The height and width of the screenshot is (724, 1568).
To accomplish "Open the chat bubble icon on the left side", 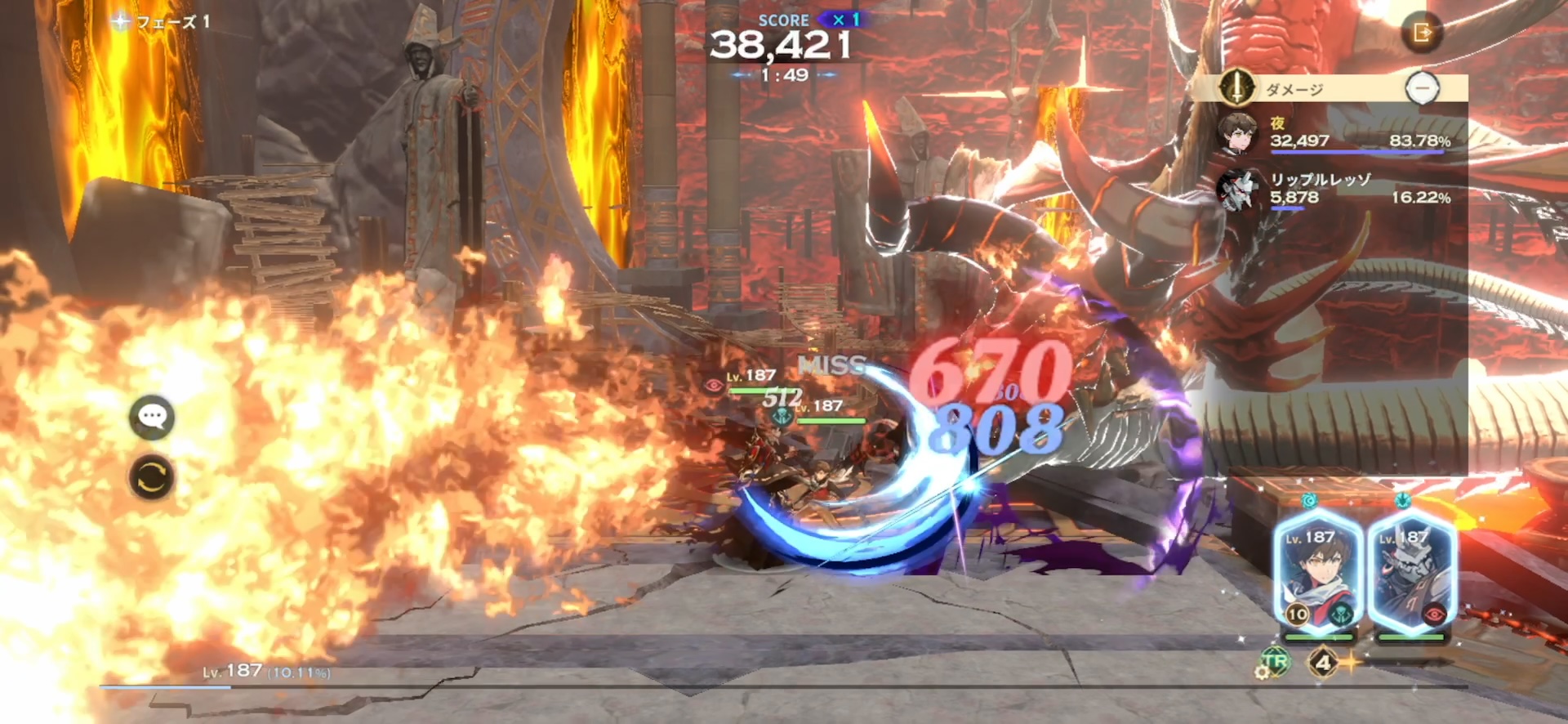I will click(x=151, y=415).
